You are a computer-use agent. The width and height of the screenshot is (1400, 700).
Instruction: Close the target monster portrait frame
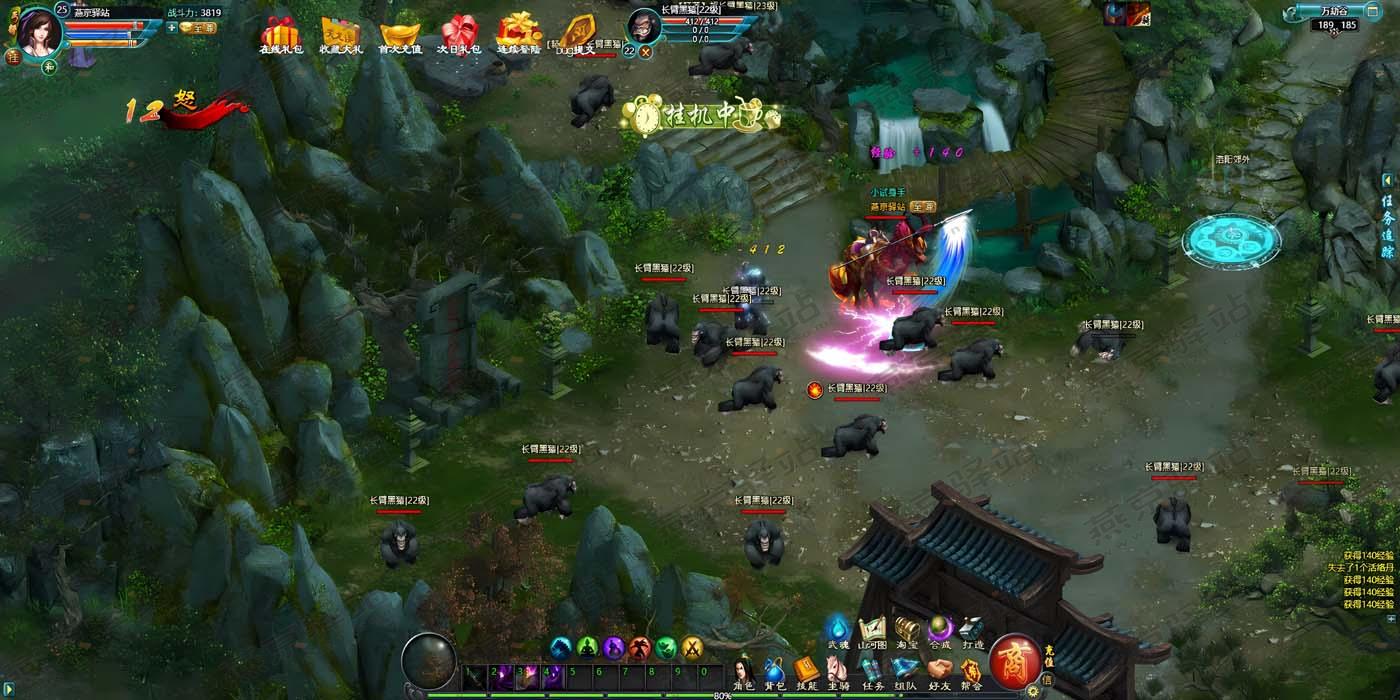646,52
